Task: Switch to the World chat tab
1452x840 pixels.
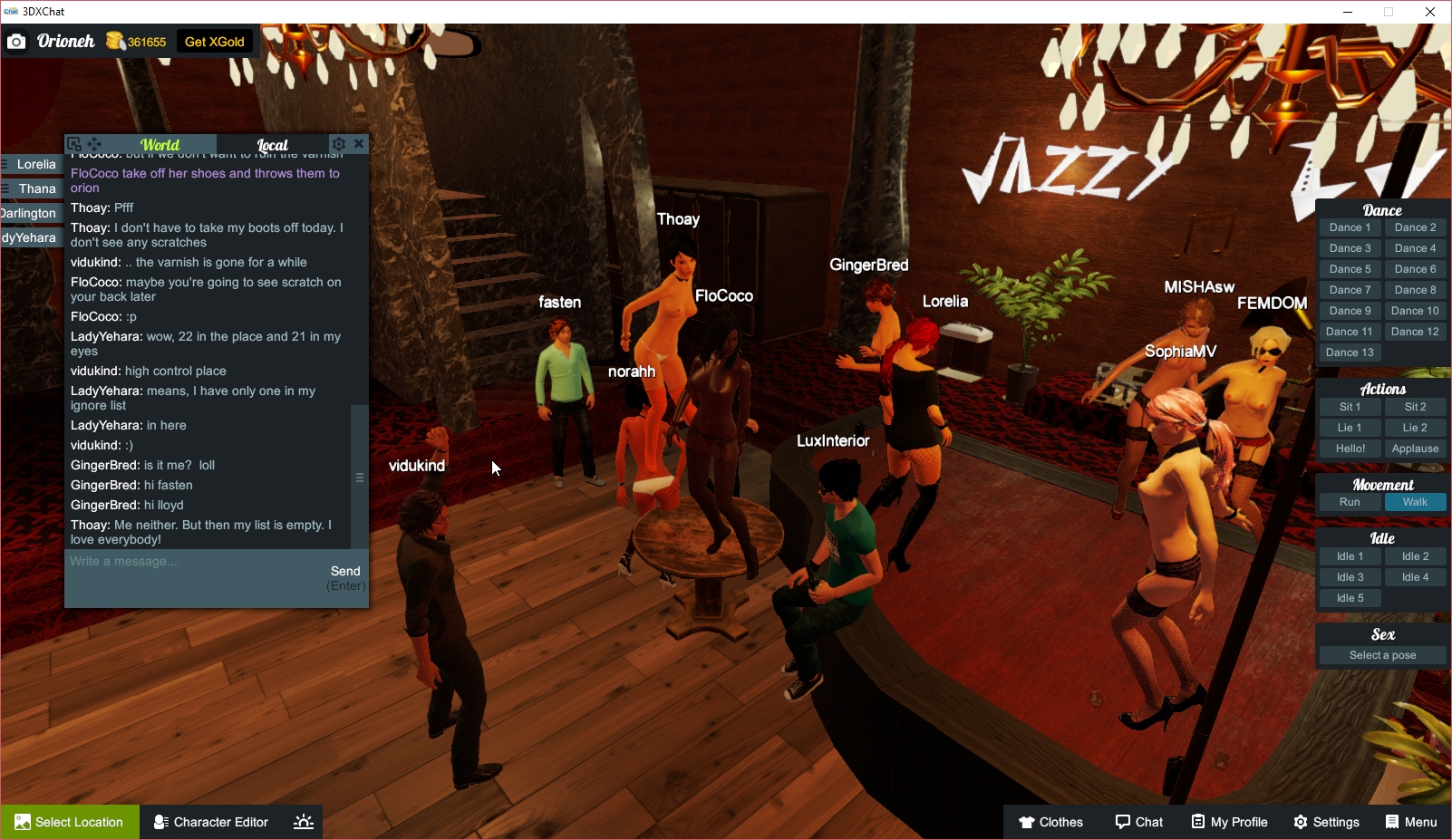Action: pyautogui.click(x=160, y=144)
